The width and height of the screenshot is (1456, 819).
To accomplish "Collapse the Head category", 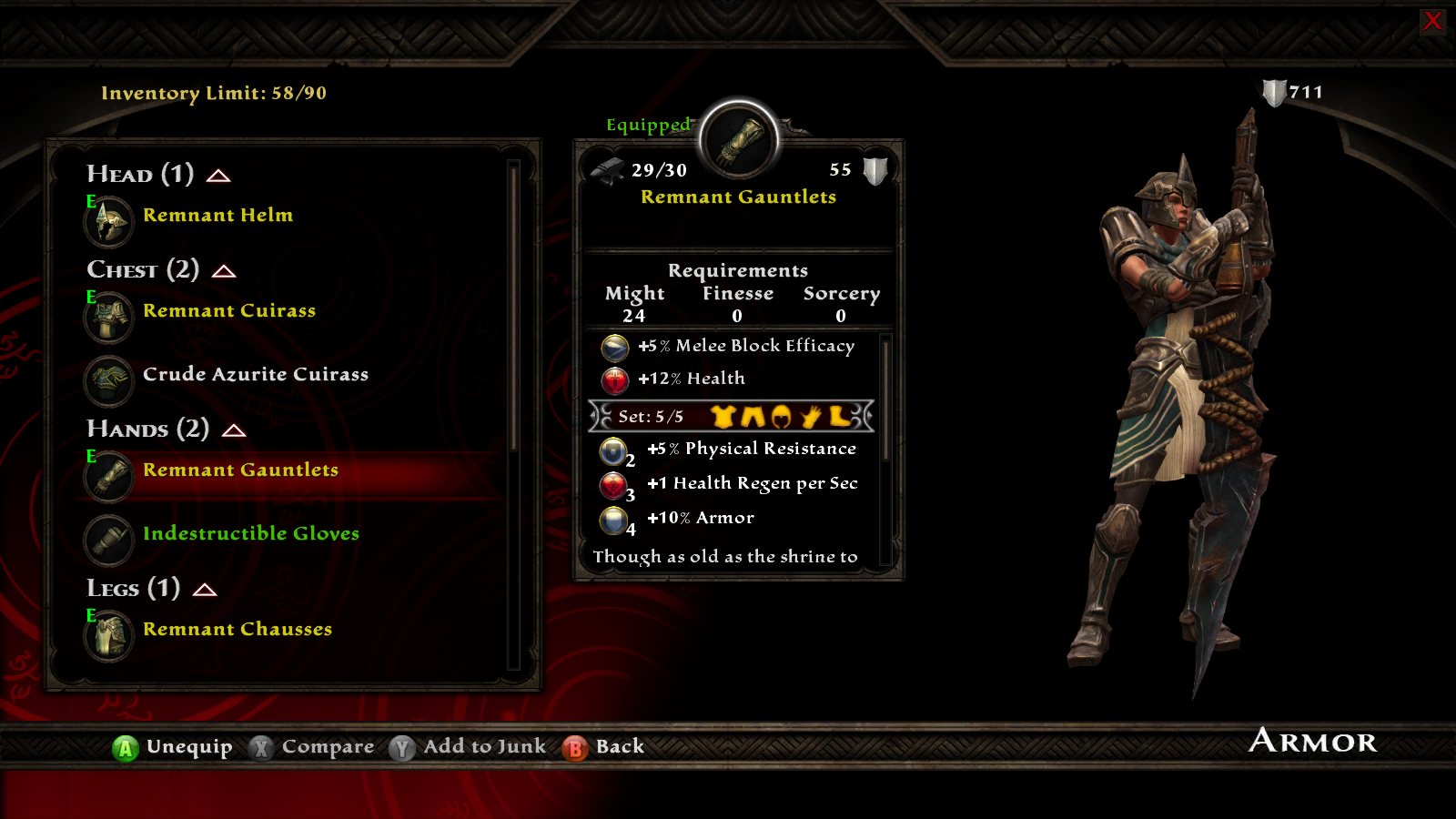I will [218, 176].
